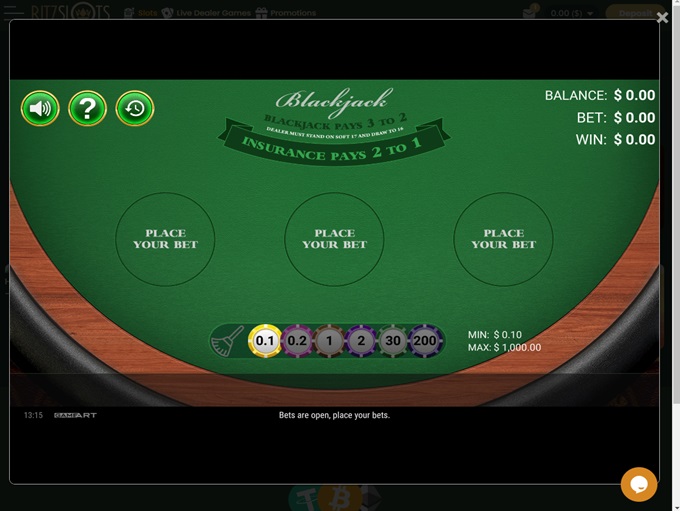Choose the 0.2 chip

coord(297,341)
